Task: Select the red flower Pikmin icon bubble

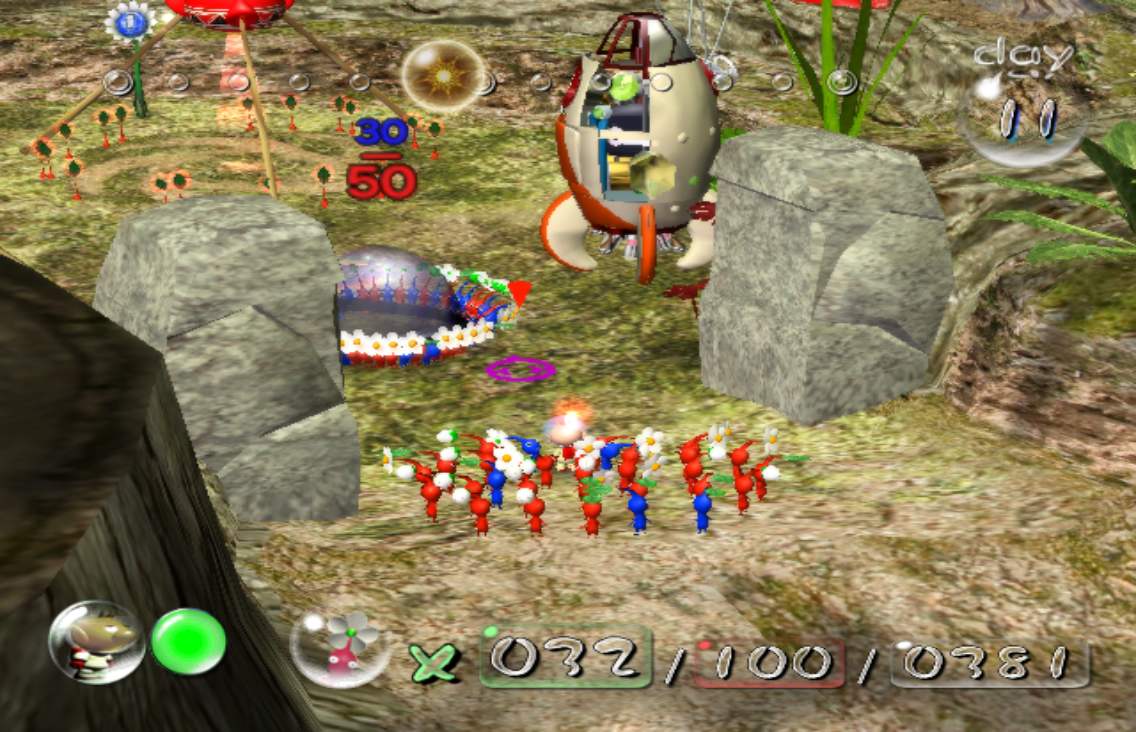Action: click(339, 646)
